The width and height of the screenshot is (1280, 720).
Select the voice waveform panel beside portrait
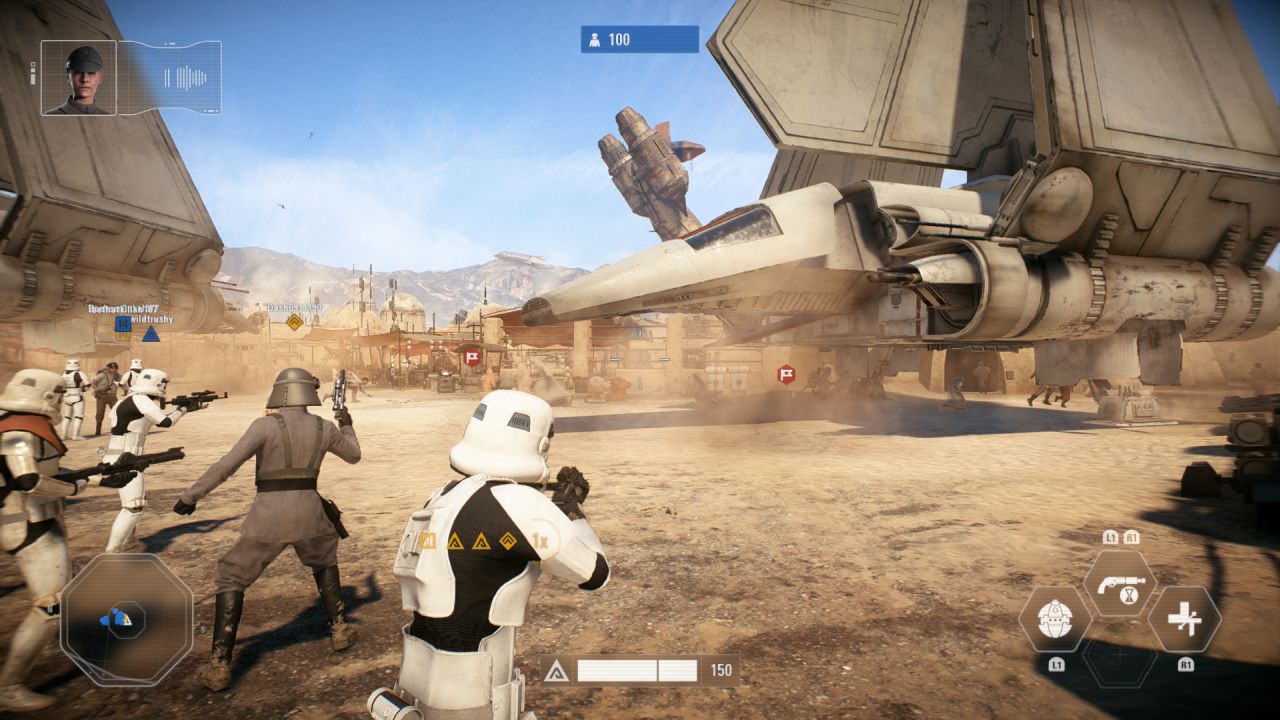(170, 77)
